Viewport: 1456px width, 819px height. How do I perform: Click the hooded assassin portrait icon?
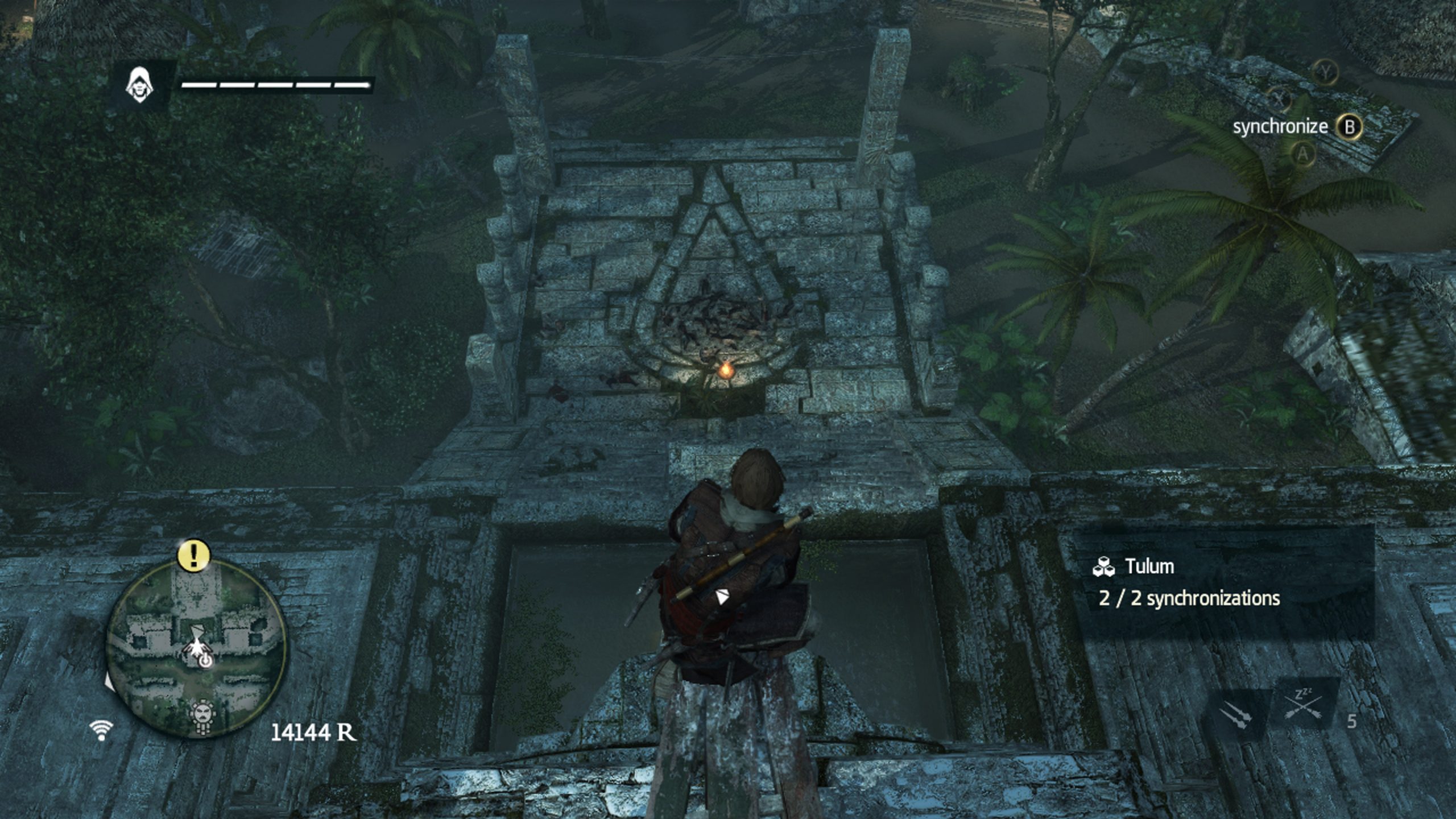(x=139, y=86)
